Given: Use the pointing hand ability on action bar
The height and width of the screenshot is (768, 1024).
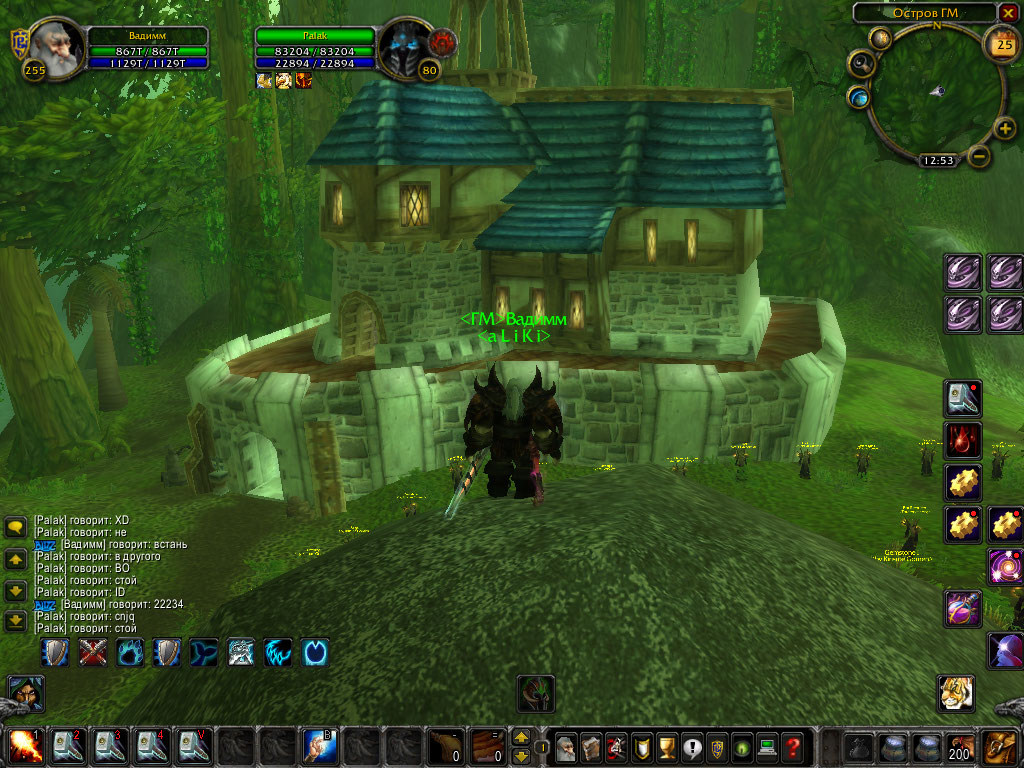Looking at the screenshot, I should point(318,746).
